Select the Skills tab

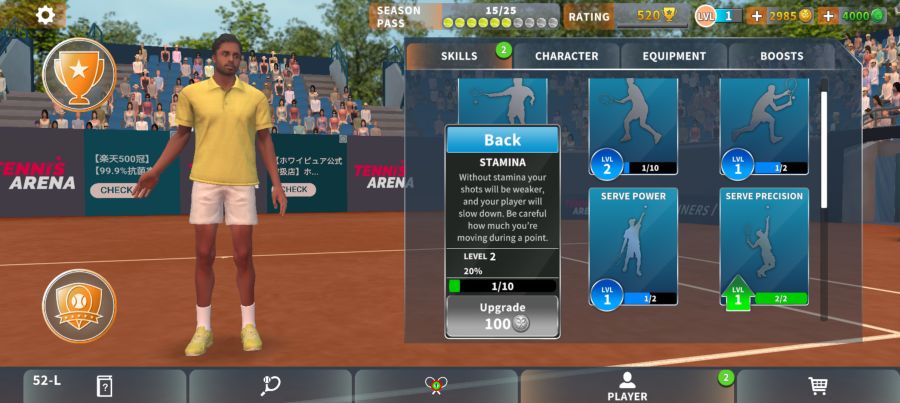click(x=459, y=56)
